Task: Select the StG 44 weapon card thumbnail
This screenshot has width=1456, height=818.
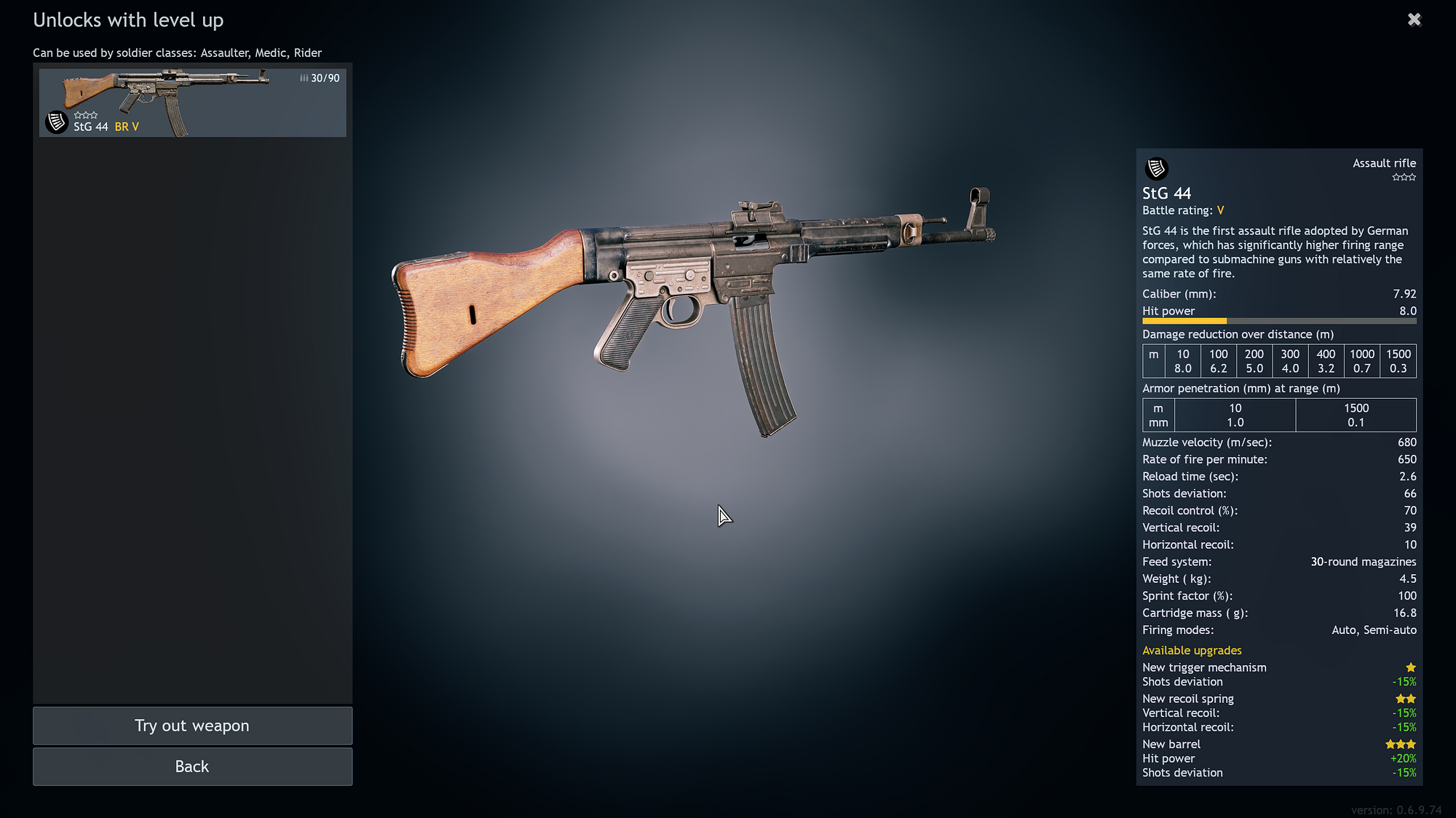Action: 192,102
